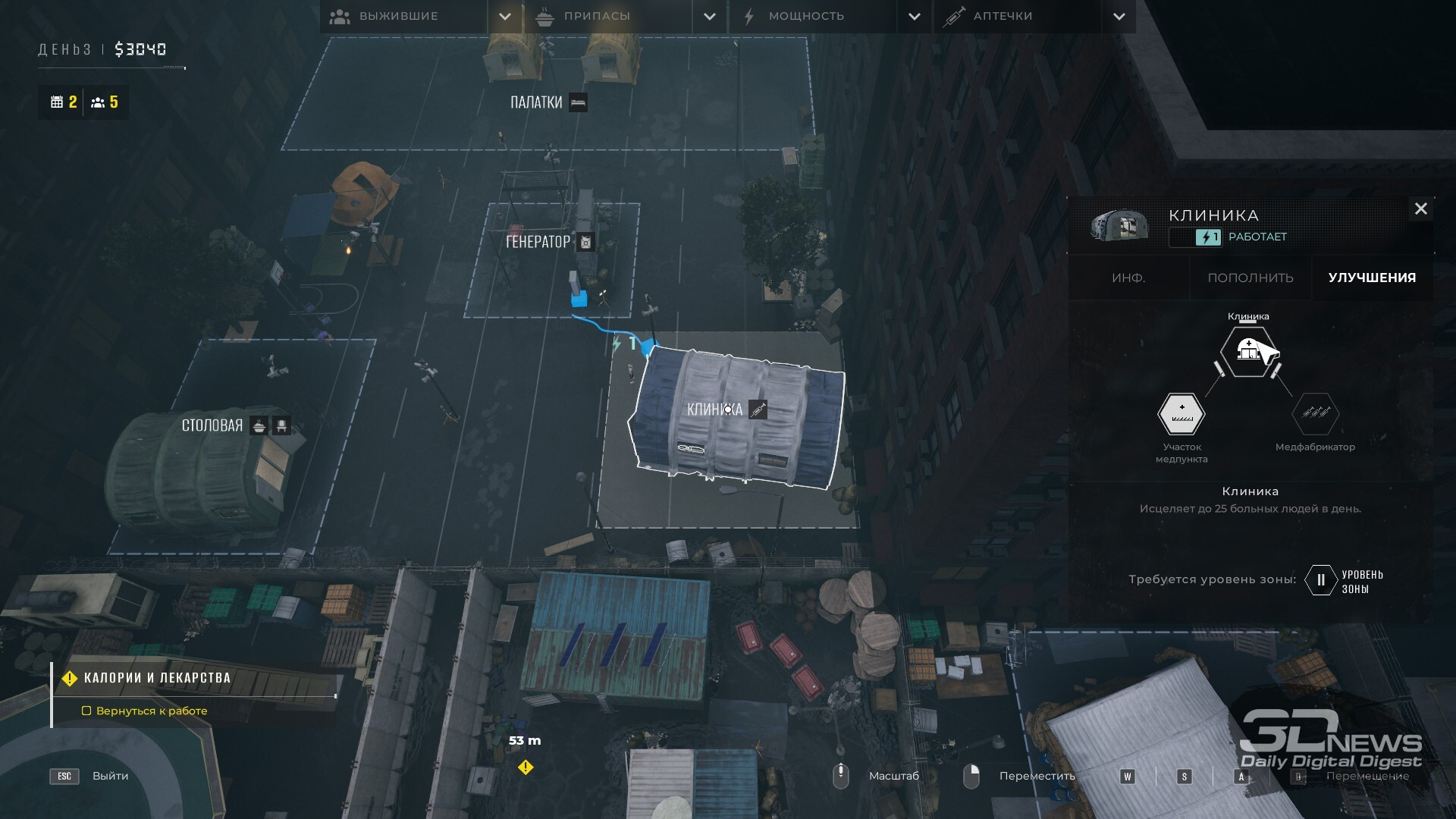1456x819 pixels.
Task: Open the Калории и лекарства objective
Action: [x=157, y=678]
